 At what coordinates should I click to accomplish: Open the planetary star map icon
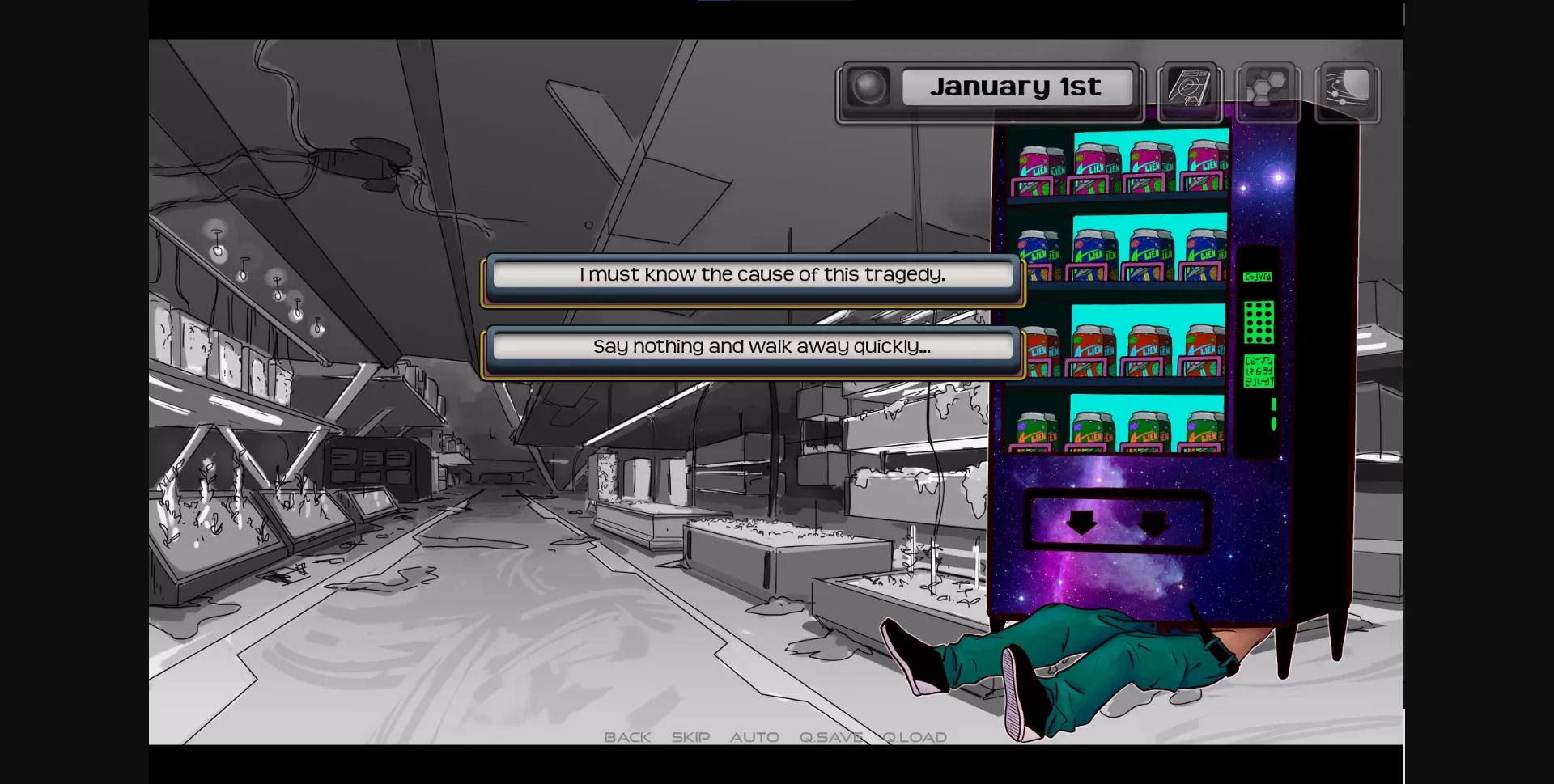coord(1345,91)
